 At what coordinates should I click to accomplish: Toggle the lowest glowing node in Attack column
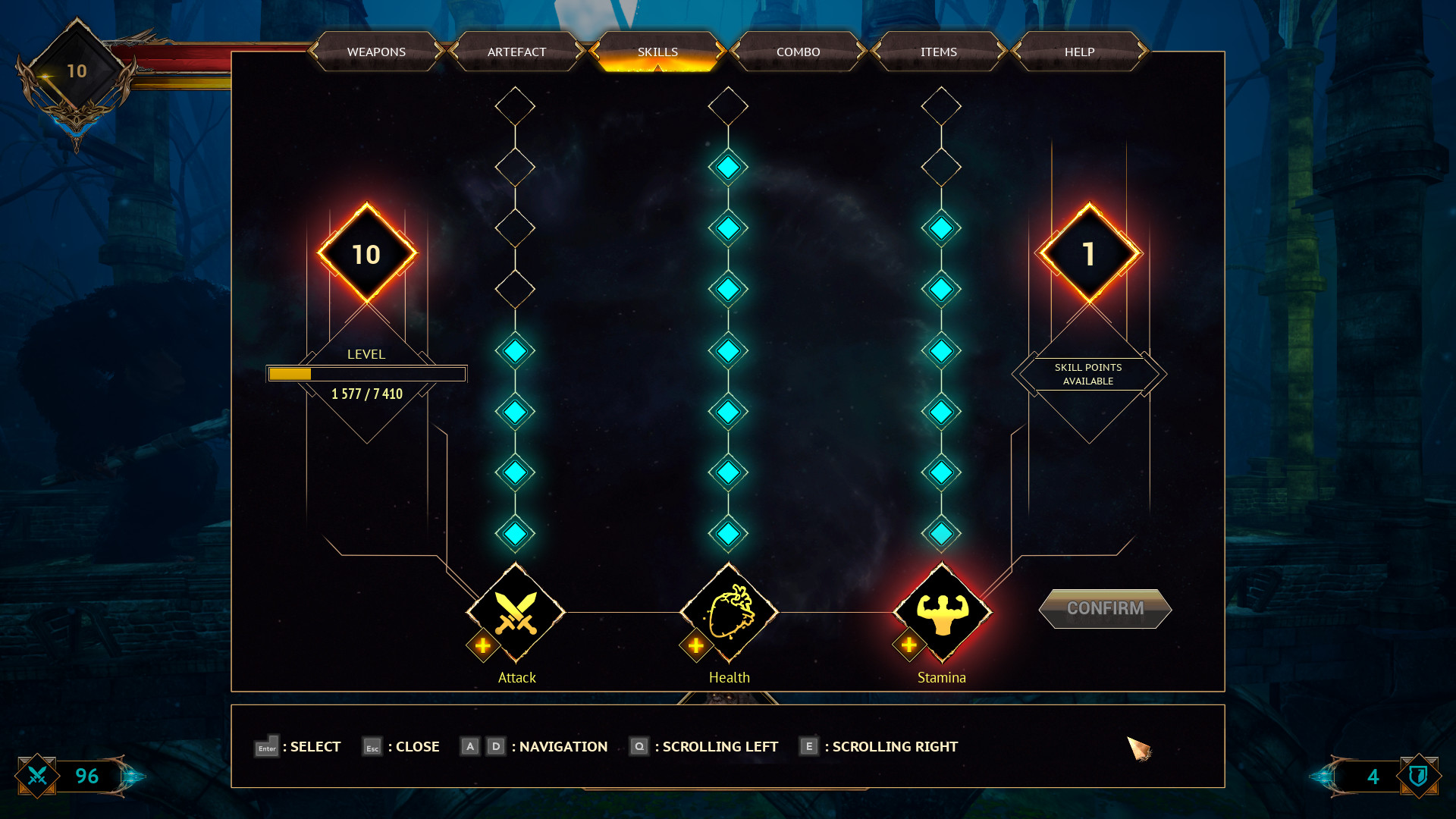[516, 533]
